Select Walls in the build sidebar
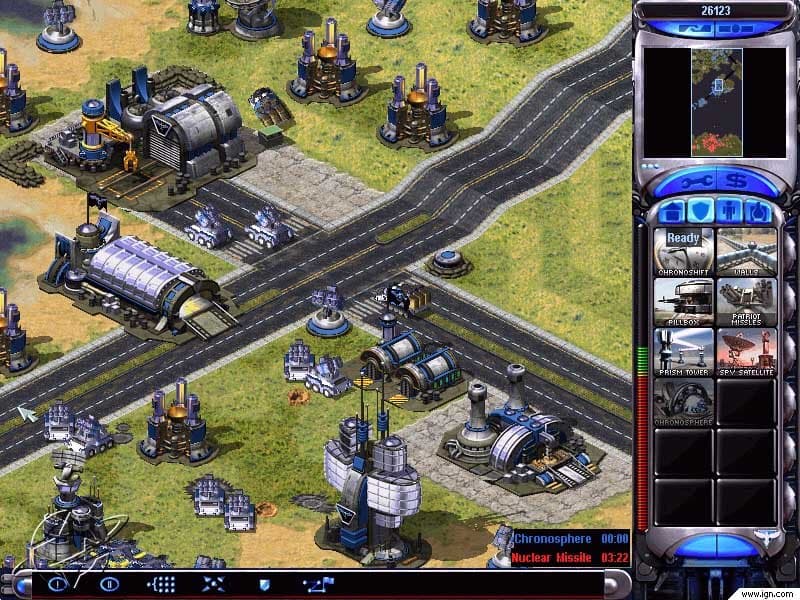 point(746,249)
